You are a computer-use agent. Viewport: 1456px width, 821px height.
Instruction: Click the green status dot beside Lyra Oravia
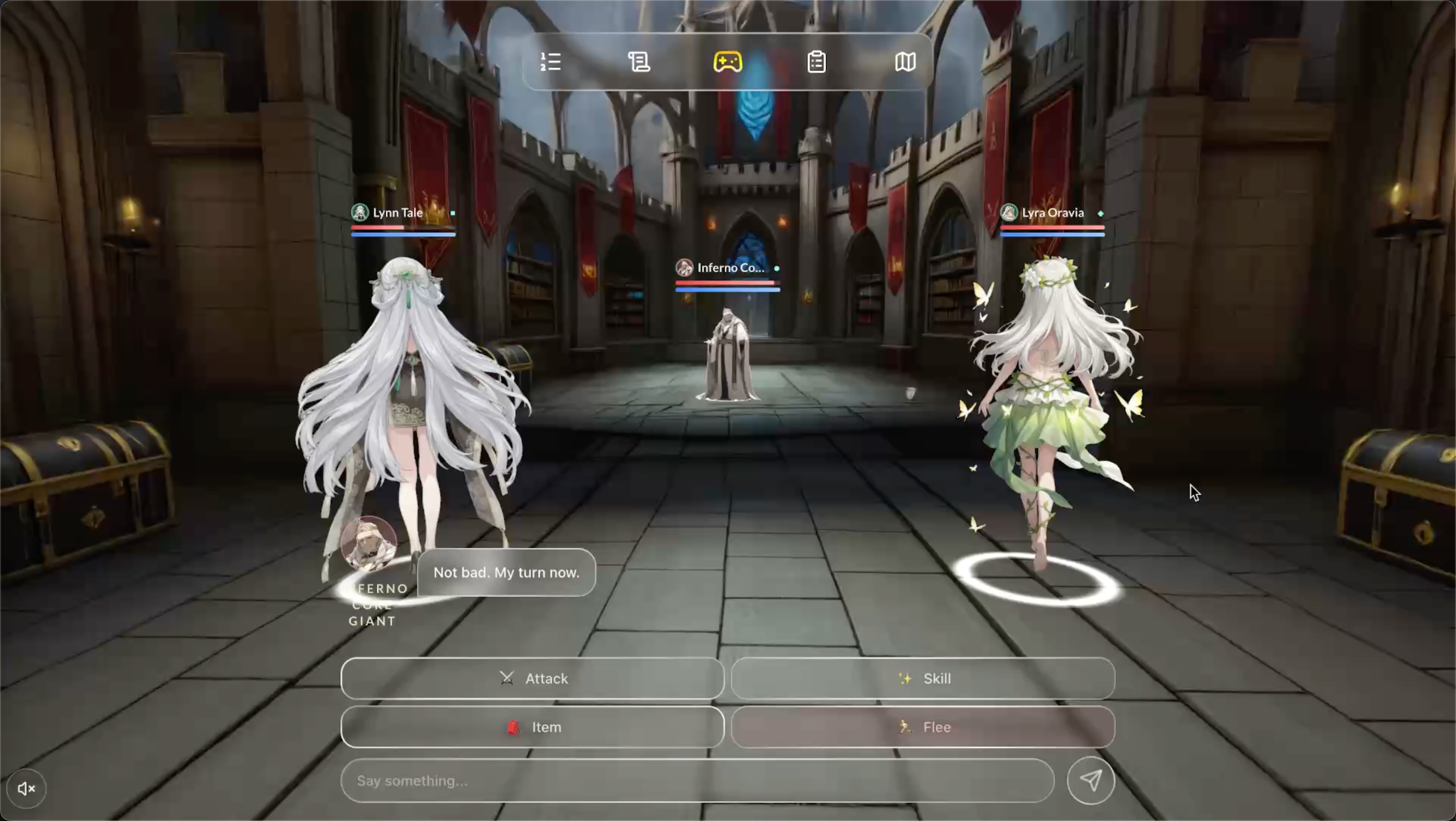pyautogui.click(x=1100, y=214)
